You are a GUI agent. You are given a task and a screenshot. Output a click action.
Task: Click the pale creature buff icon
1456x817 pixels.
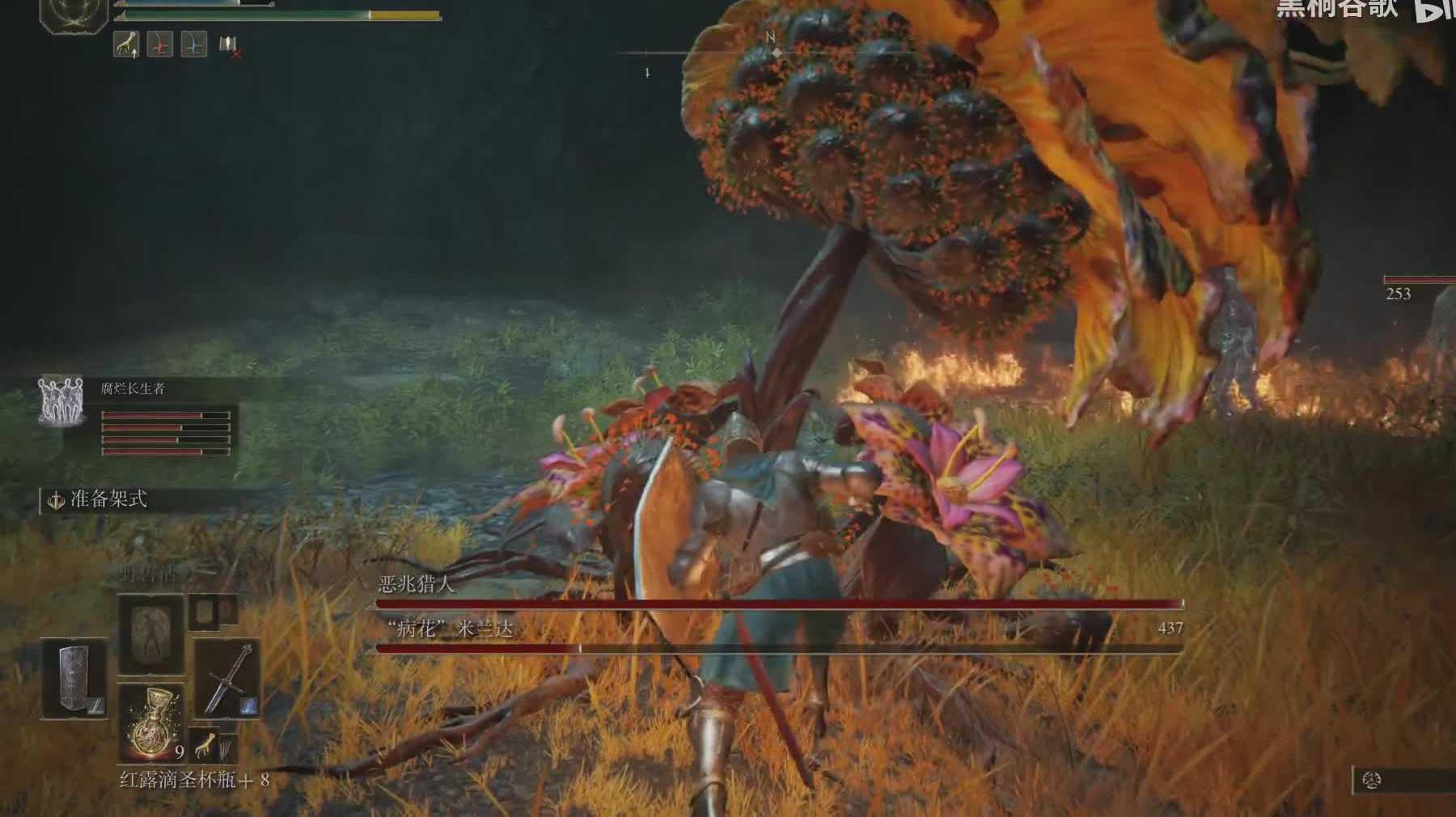click(x=126, y=44)
